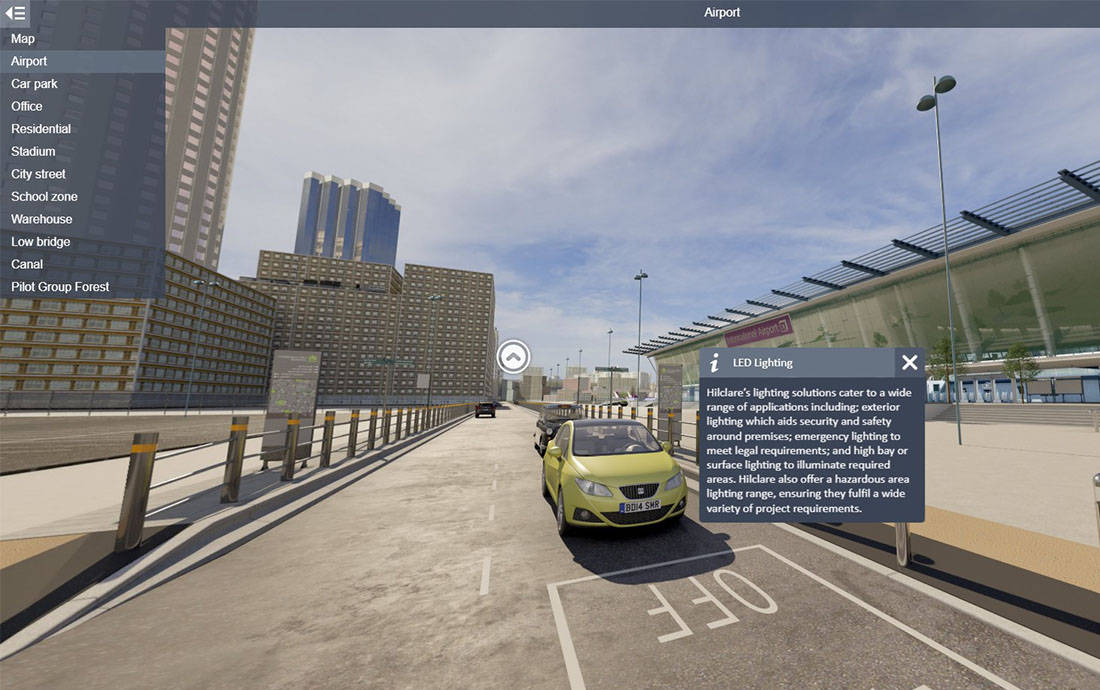1100x690 pixels.
Task: Open the Stadium location
Action: pyautogui.click(x=33, y=151)
